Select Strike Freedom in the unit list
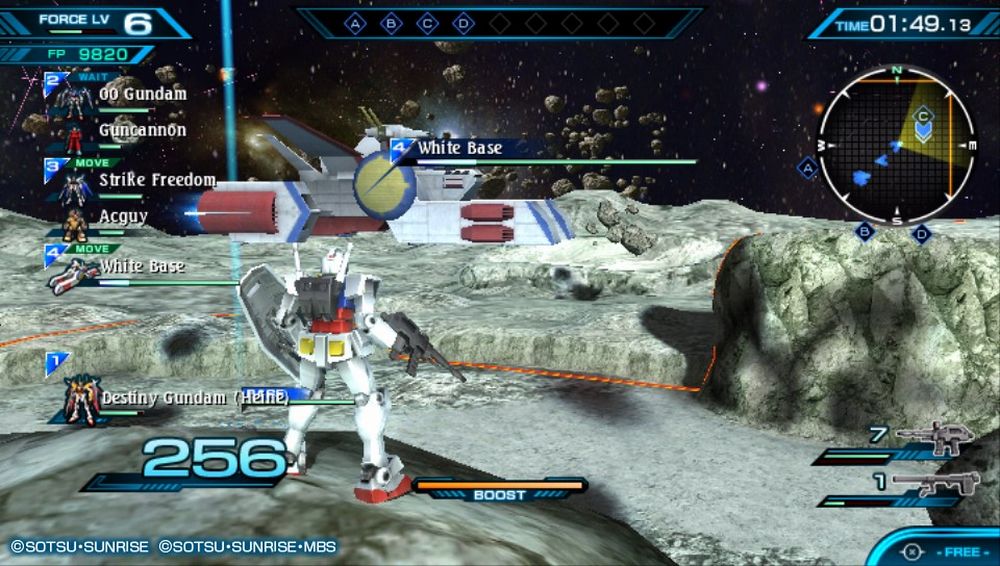This screenshot has height=566, width=1000. click(x=156, y=181)
